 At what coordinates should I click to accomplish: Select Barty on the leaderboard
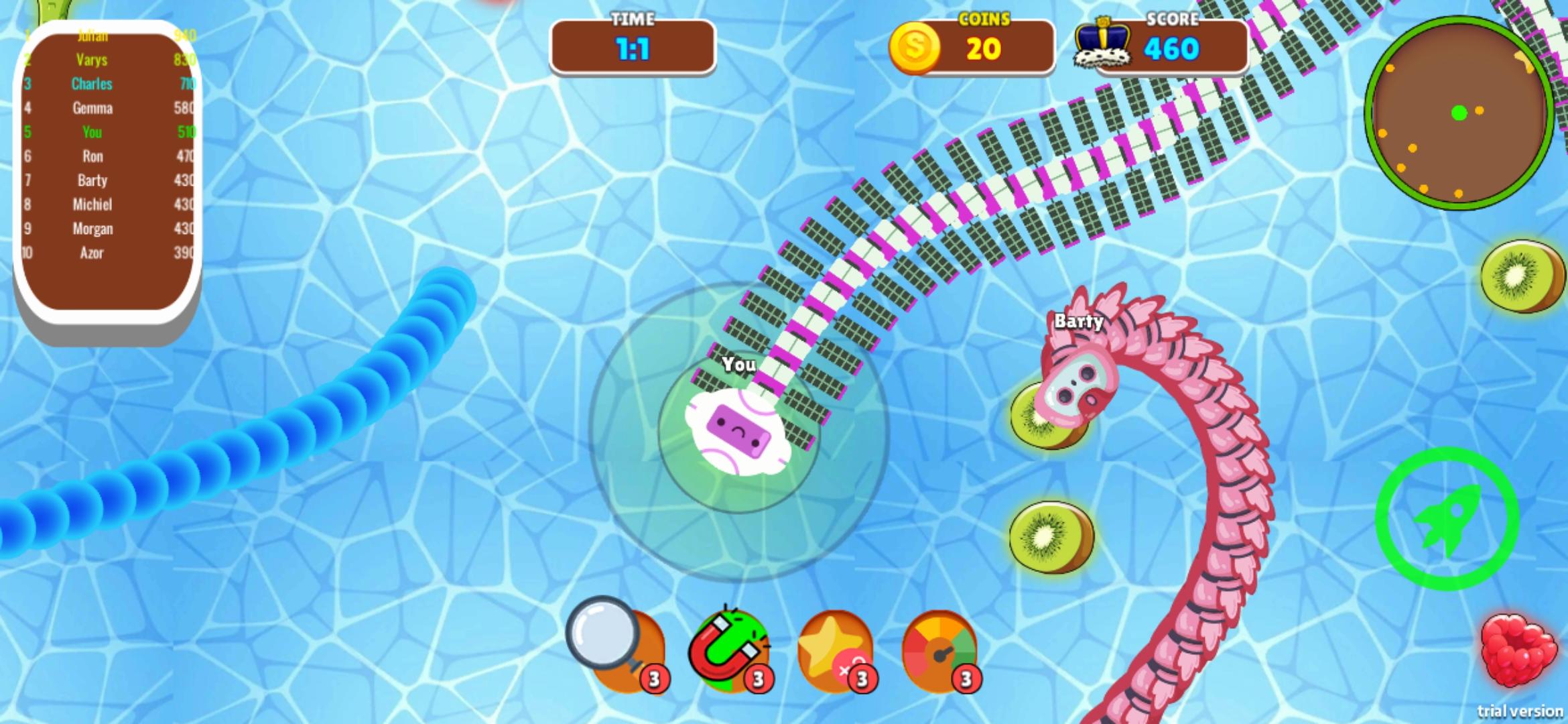coord(92,180)
